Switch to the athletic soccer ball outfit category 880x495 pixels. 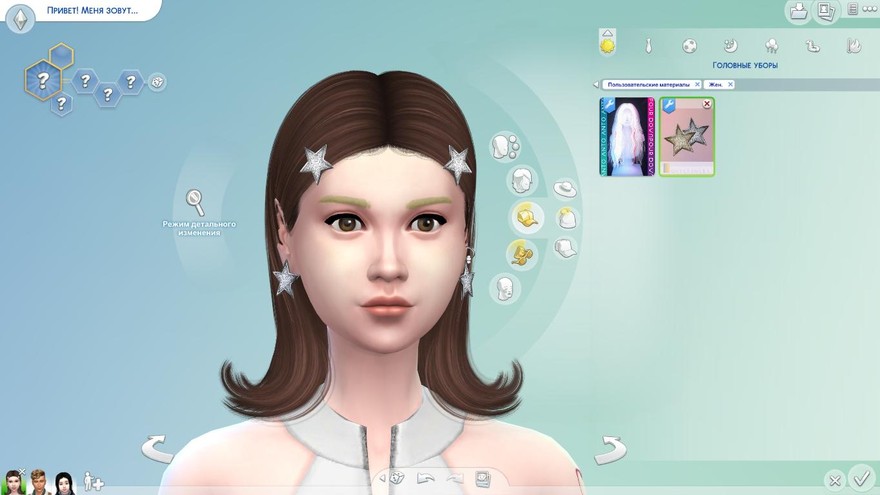click(x=690, y=45)
